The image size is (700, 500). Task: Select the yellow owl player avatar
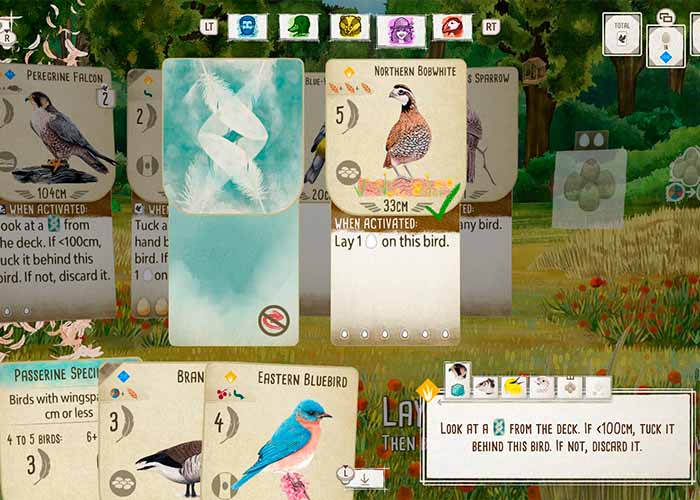coord(349,27)
